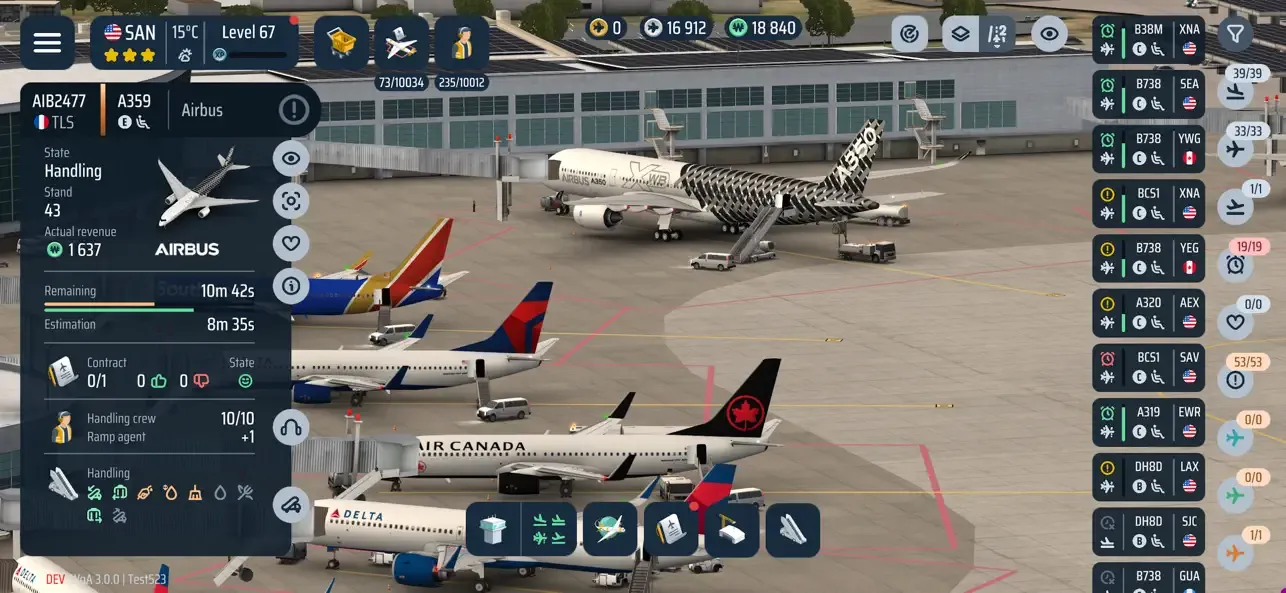Tap the headset button beside handling crew
1286x593 pixels.
(x=291, y=428)
